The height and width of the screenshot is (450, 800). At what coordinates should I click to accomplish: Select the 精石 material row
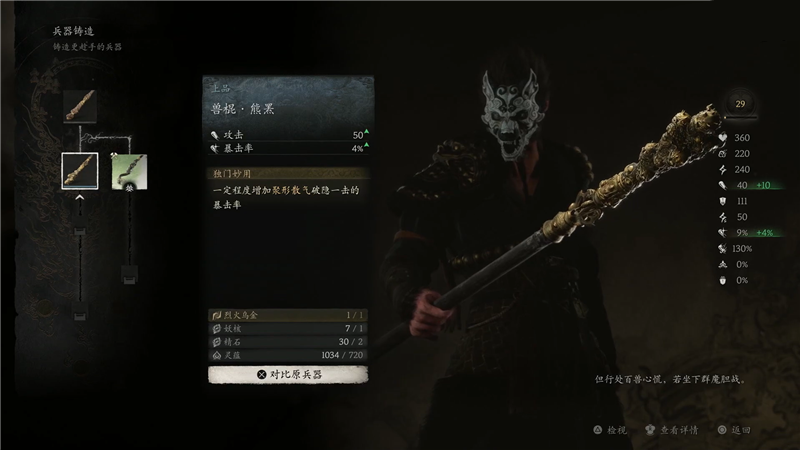288,341
